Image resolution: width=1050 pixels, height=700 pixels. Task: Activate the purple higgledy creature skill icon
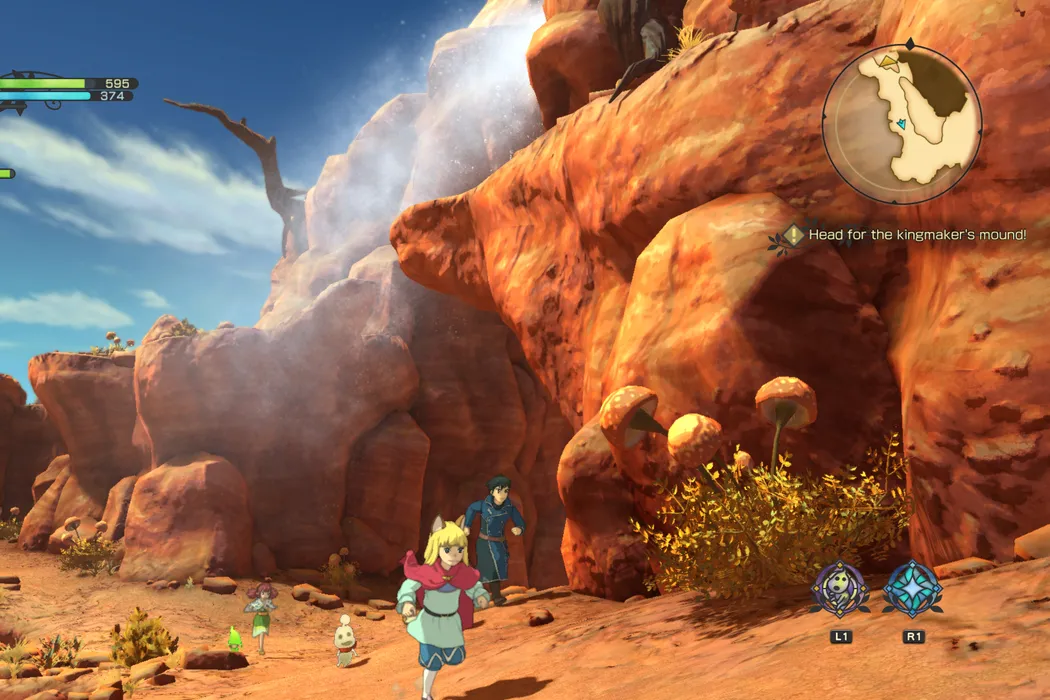coord(840,588)
